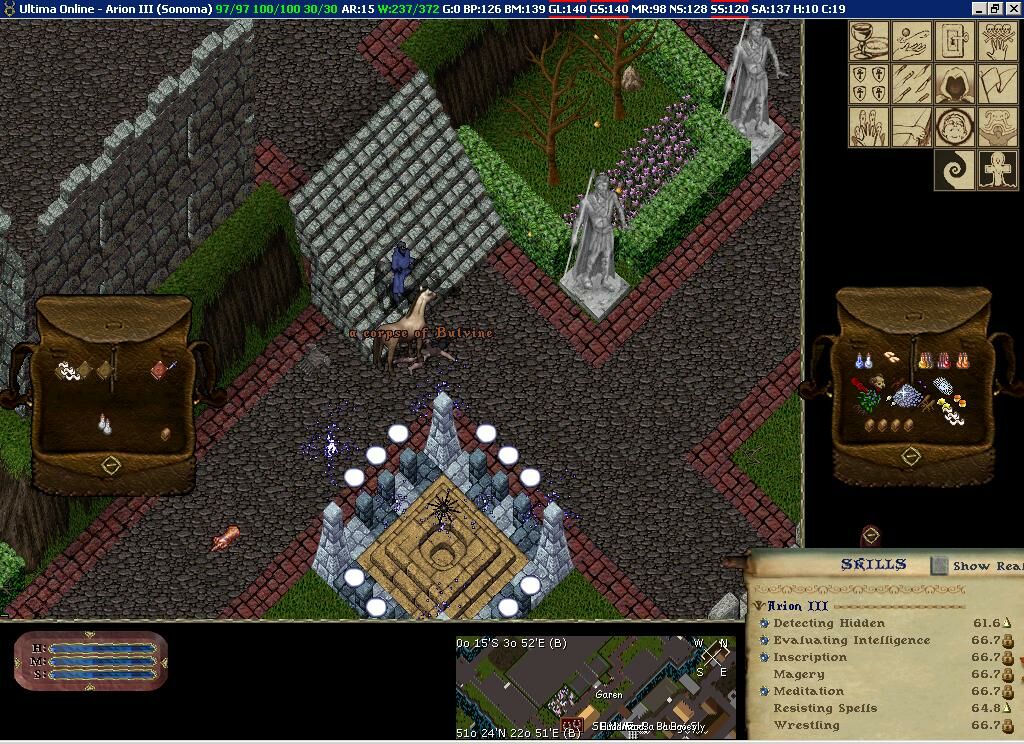The width and height of the screenshot is (1024, 744).
Task: Cast the four ankh shields spell
Action: [869, 84]
